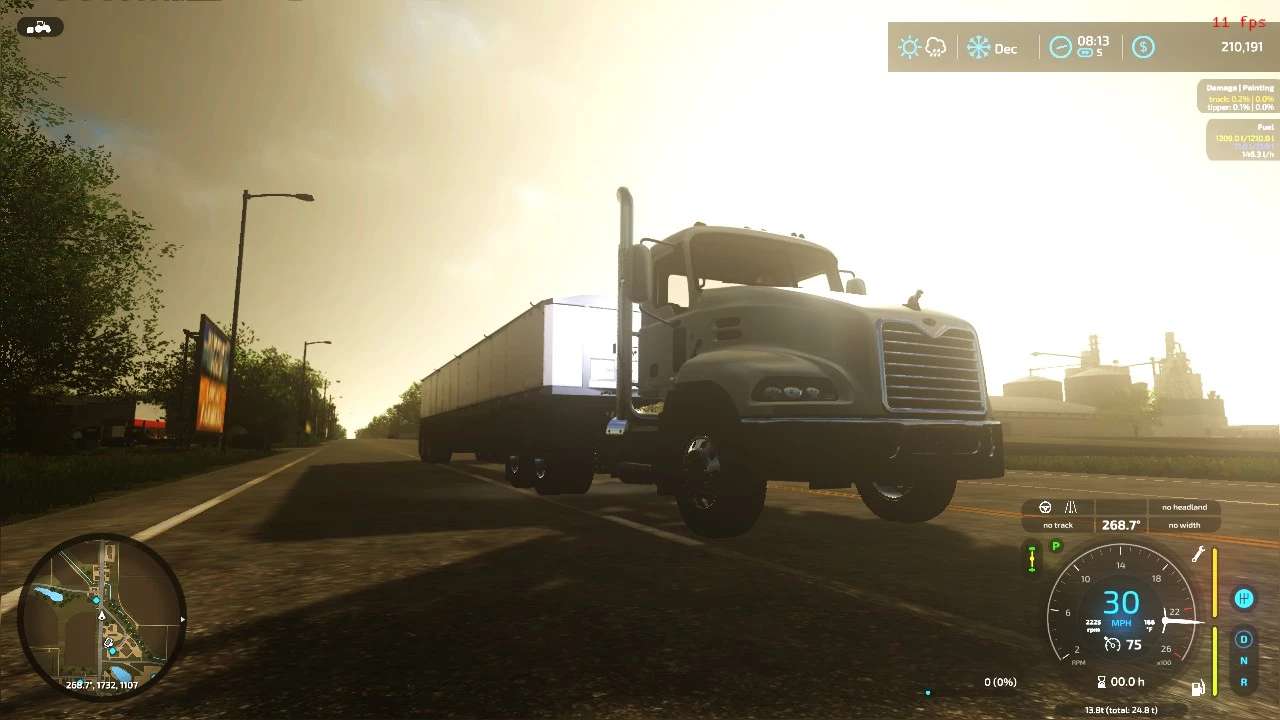Select Neutral gear N
Image resolution: width=1280 pixels, height=720 pixels.
1244,661
